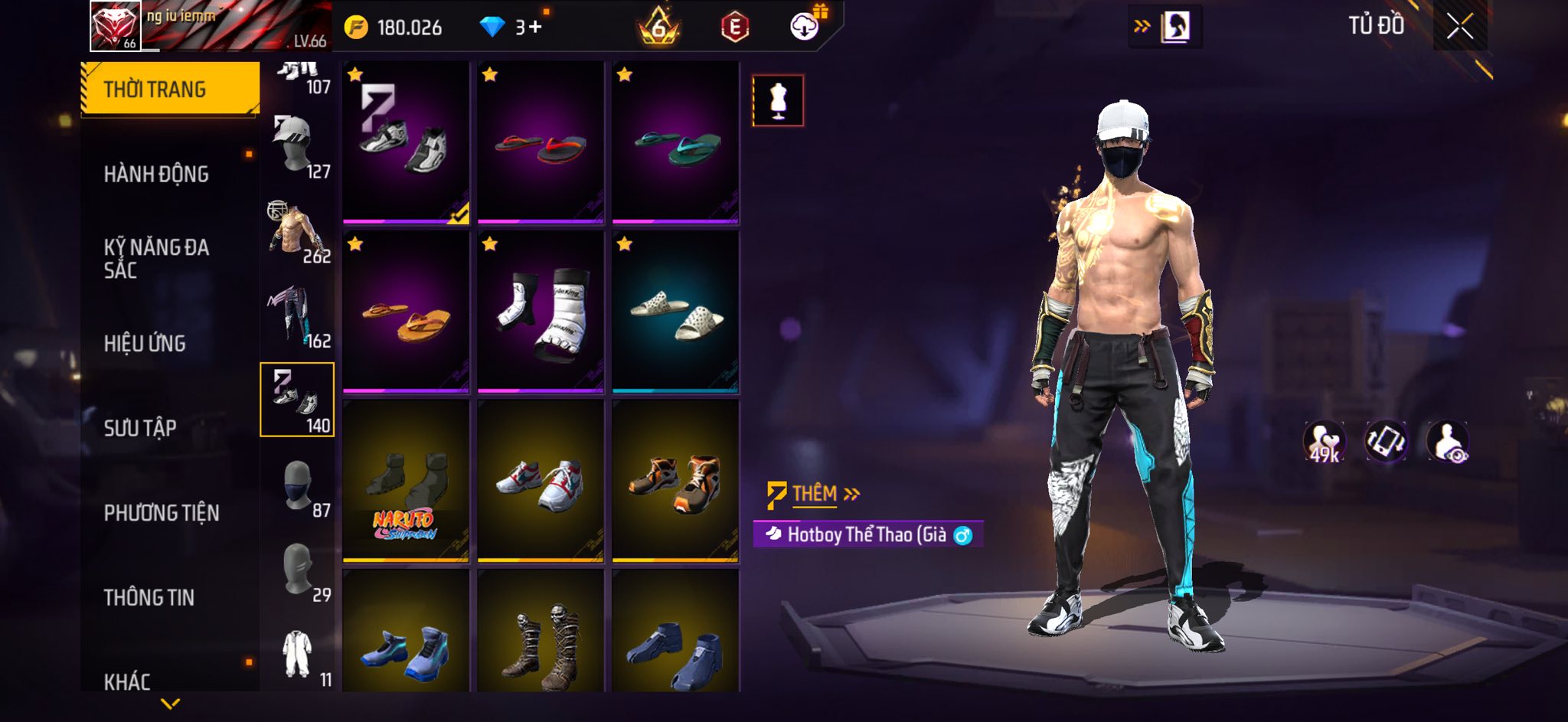Select the Hiệu Ứng tab
Image resolution: width=1568 pixels, height=722 pixels.
point(145,344)
